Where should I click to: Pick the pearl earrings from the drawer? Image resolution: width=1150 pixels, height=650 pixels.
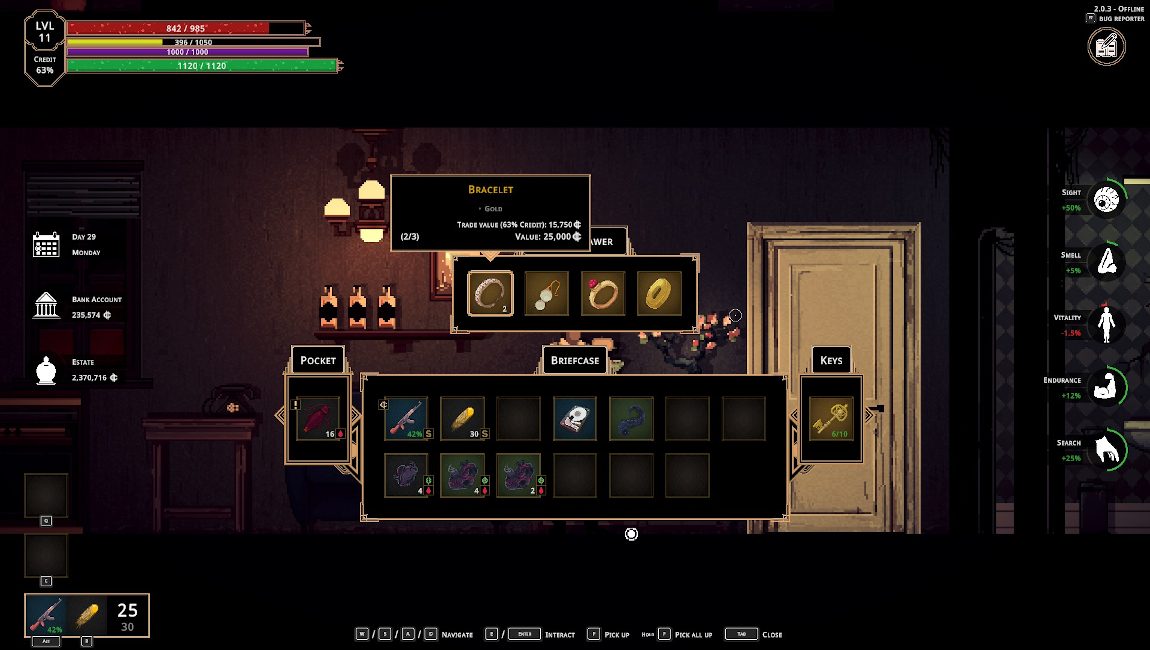[x=547, y=293]
